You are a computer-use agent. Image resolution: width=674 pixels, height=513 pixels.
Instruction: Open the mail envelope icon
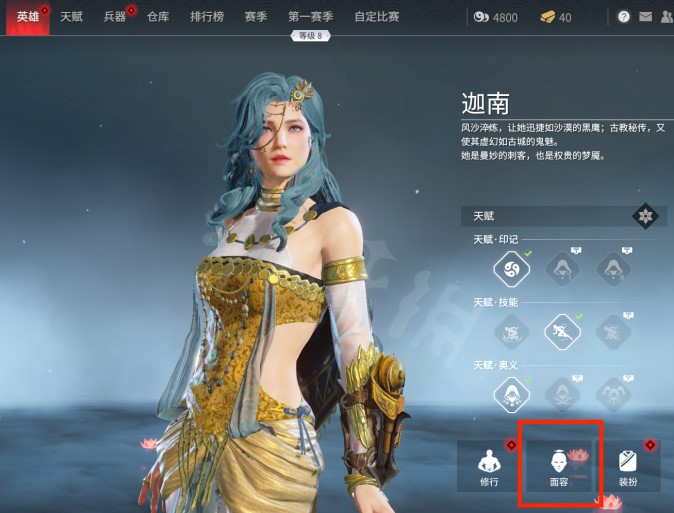(645, 17)
